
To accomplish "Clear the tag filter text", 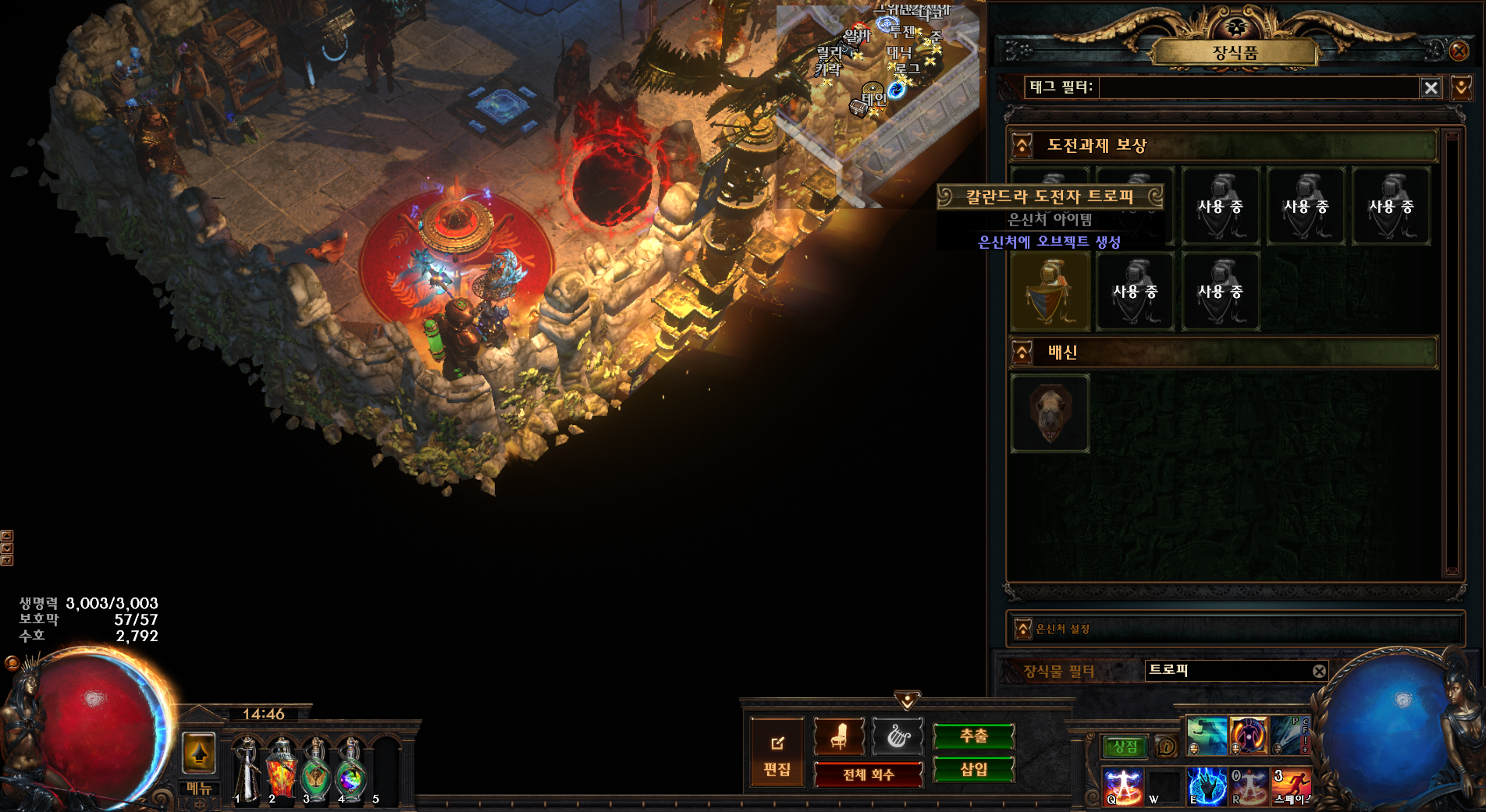I will 1431,88.
